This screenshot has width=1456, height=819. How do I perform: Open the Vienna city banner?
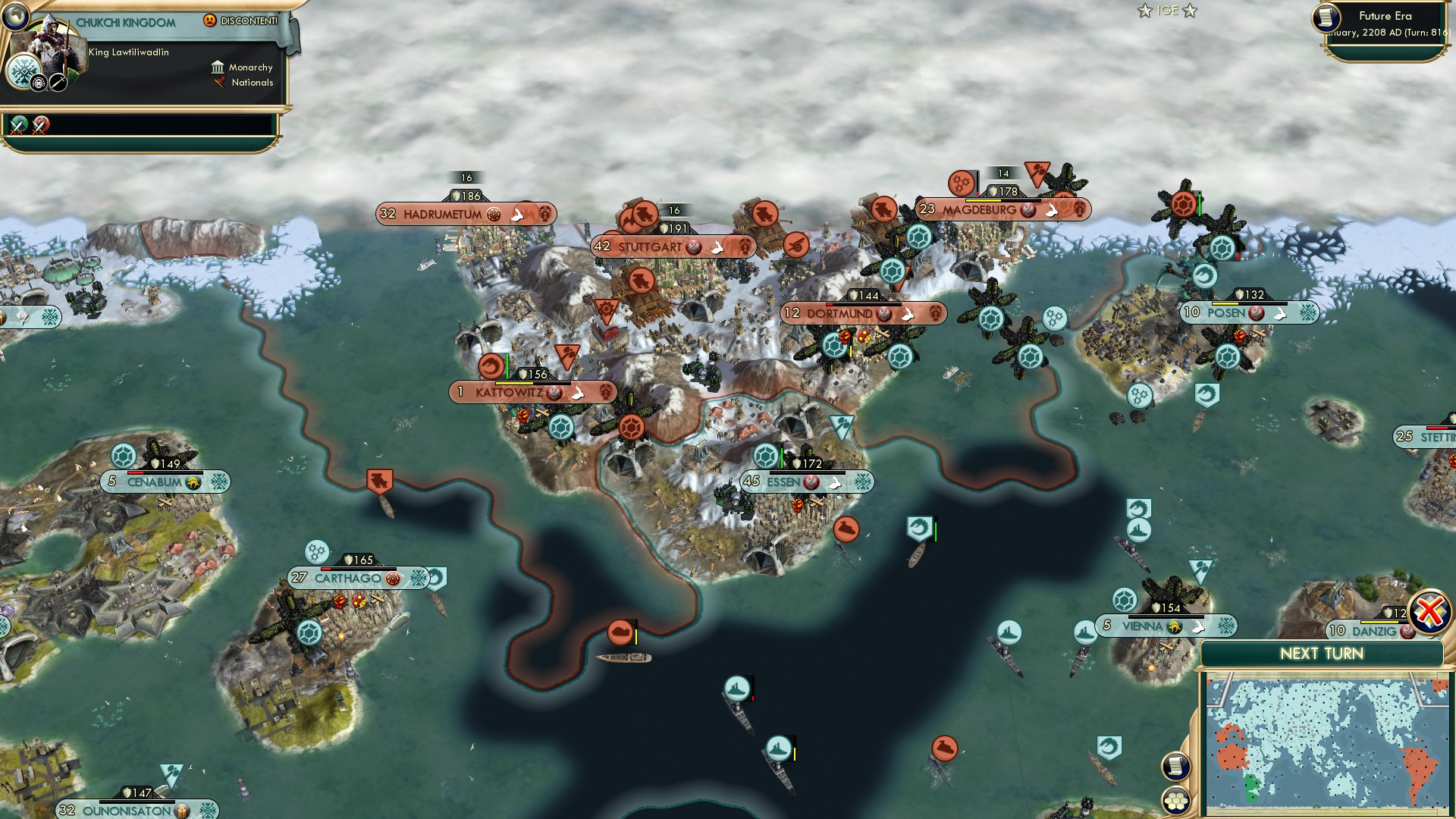pos(1142,626)
